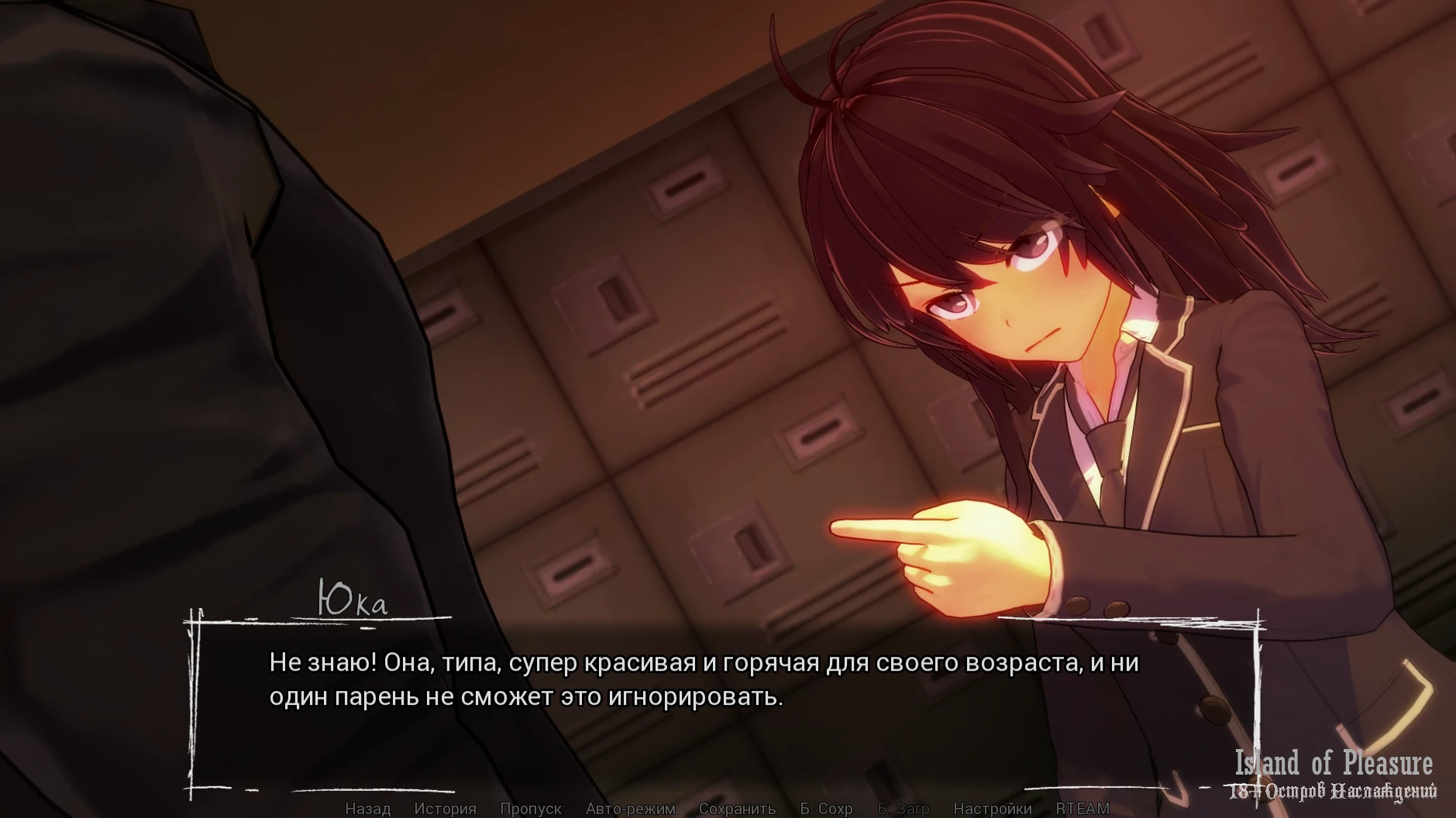Click the RTEAM link

point(1083,809)
